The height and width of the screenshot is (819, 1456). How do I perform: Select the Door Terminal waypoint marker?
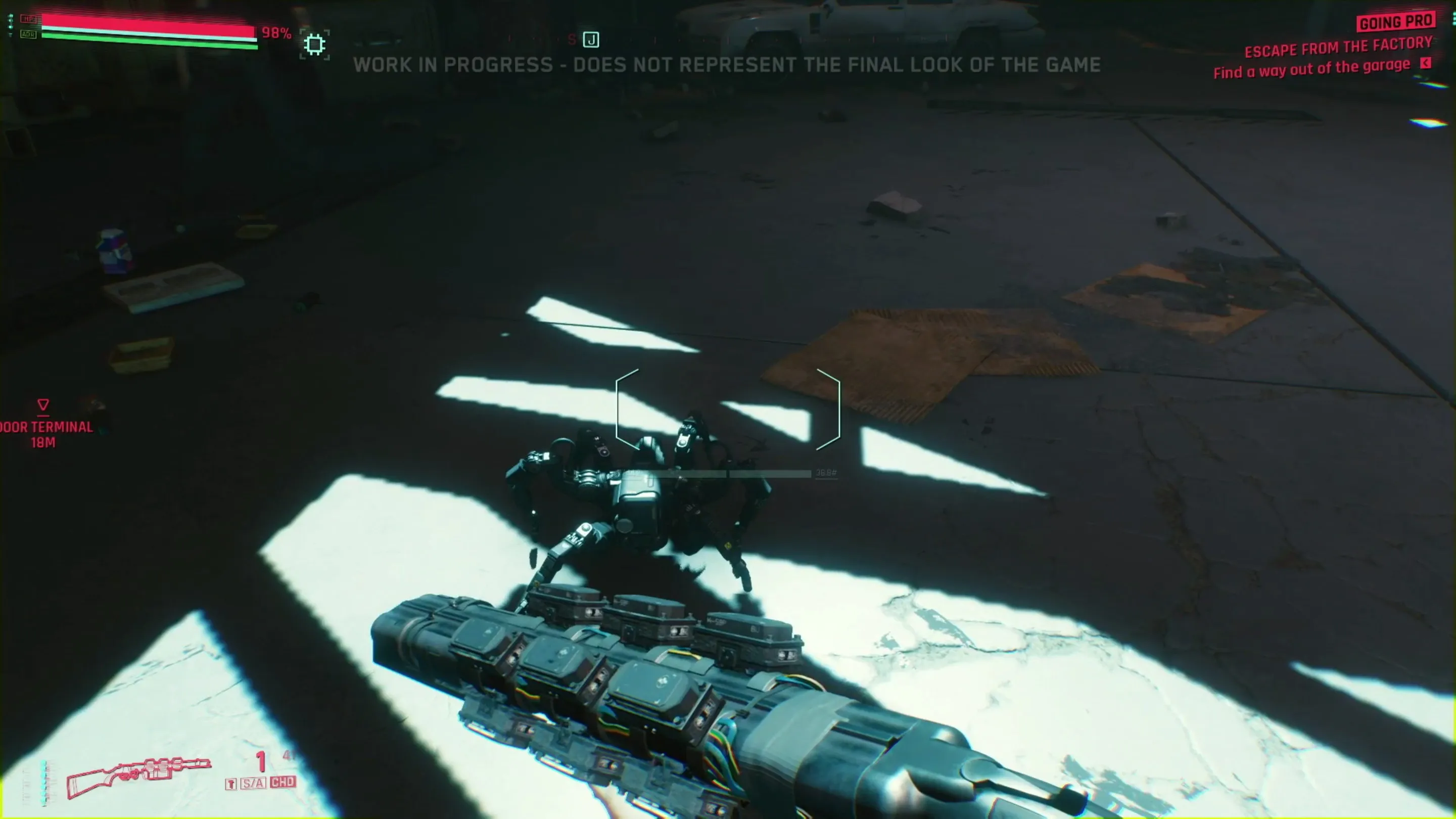click(43, 405)
